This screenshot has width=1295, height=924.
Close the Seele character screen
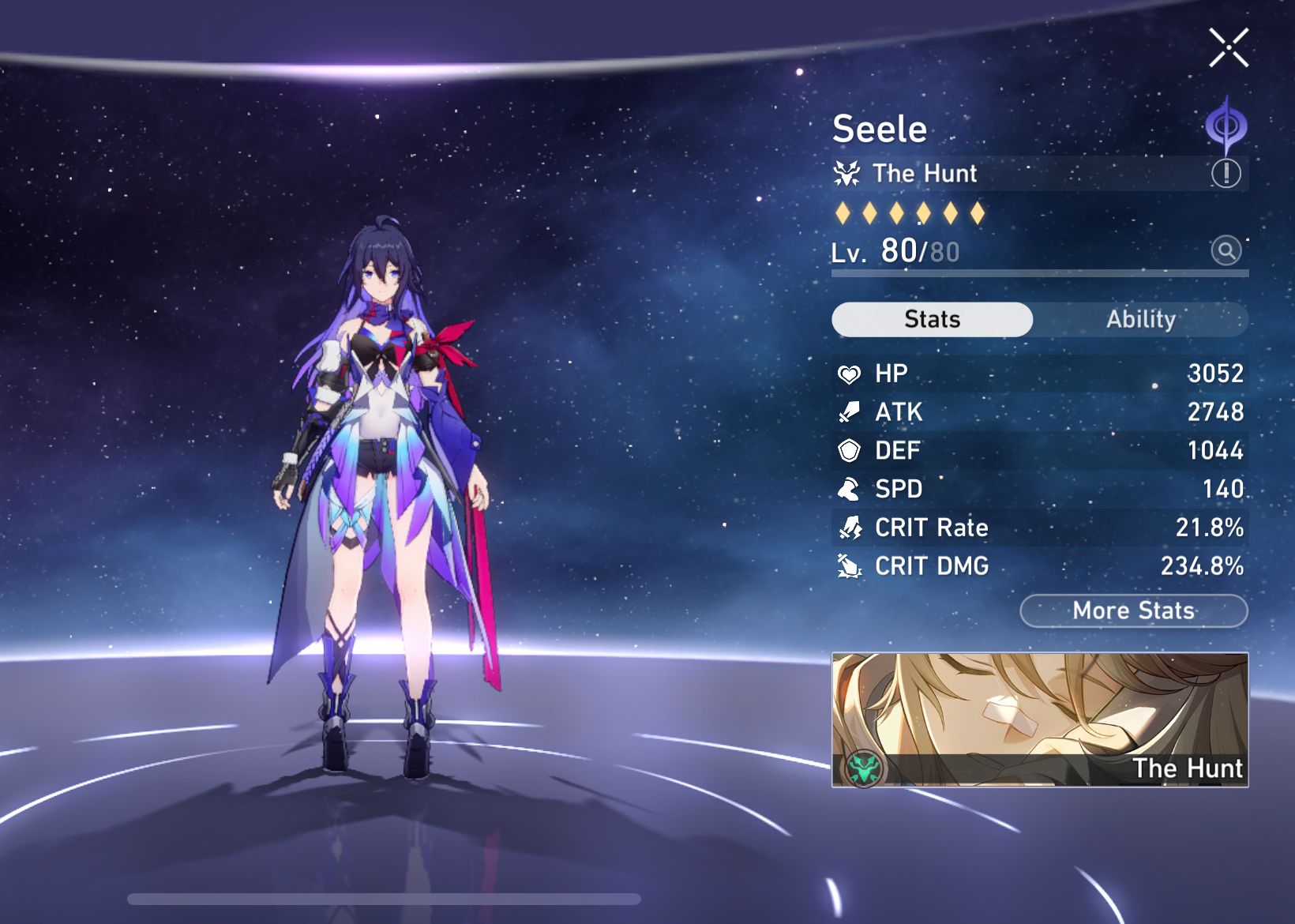[1229, 47]
